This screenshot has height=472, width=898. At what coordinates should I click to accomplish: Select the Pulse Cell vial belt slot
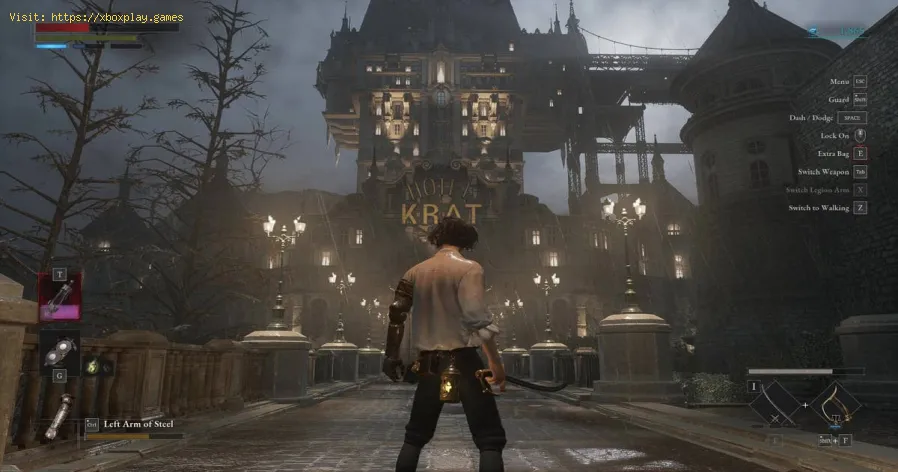(59, 296)
